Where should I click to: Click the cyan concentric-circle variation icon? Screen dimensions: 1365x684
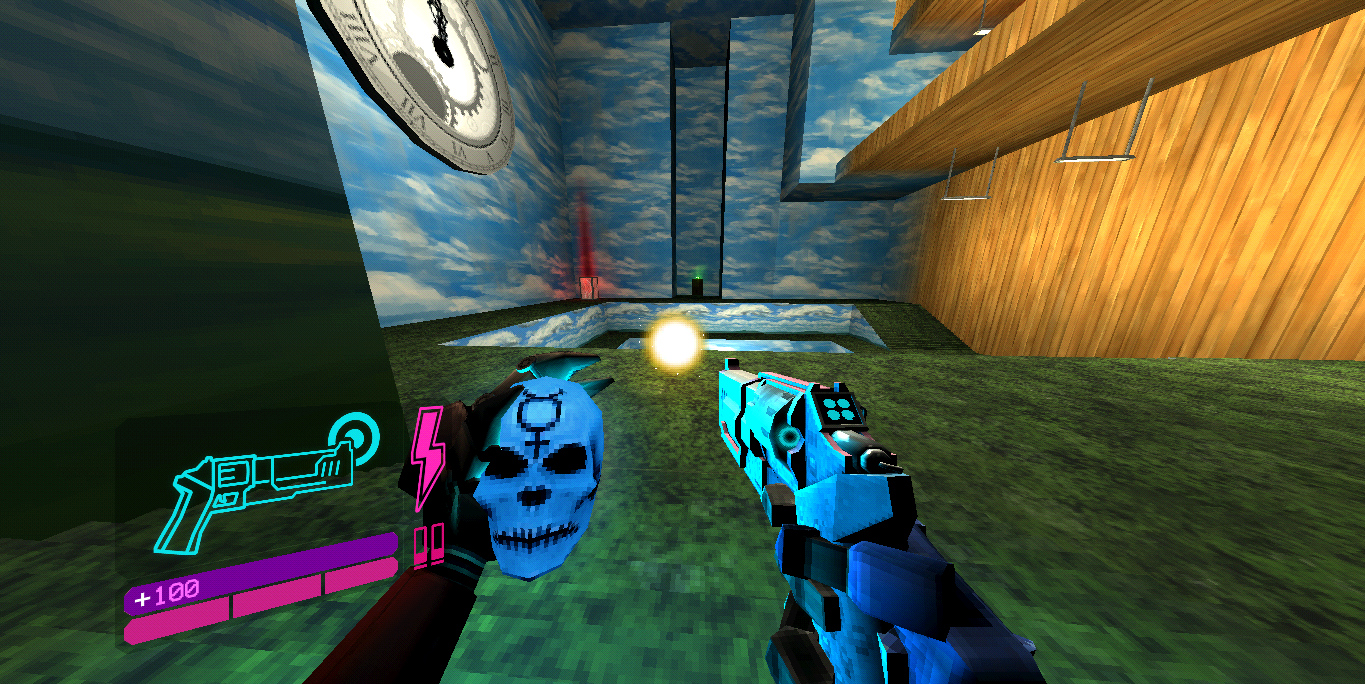pos(353,434)
